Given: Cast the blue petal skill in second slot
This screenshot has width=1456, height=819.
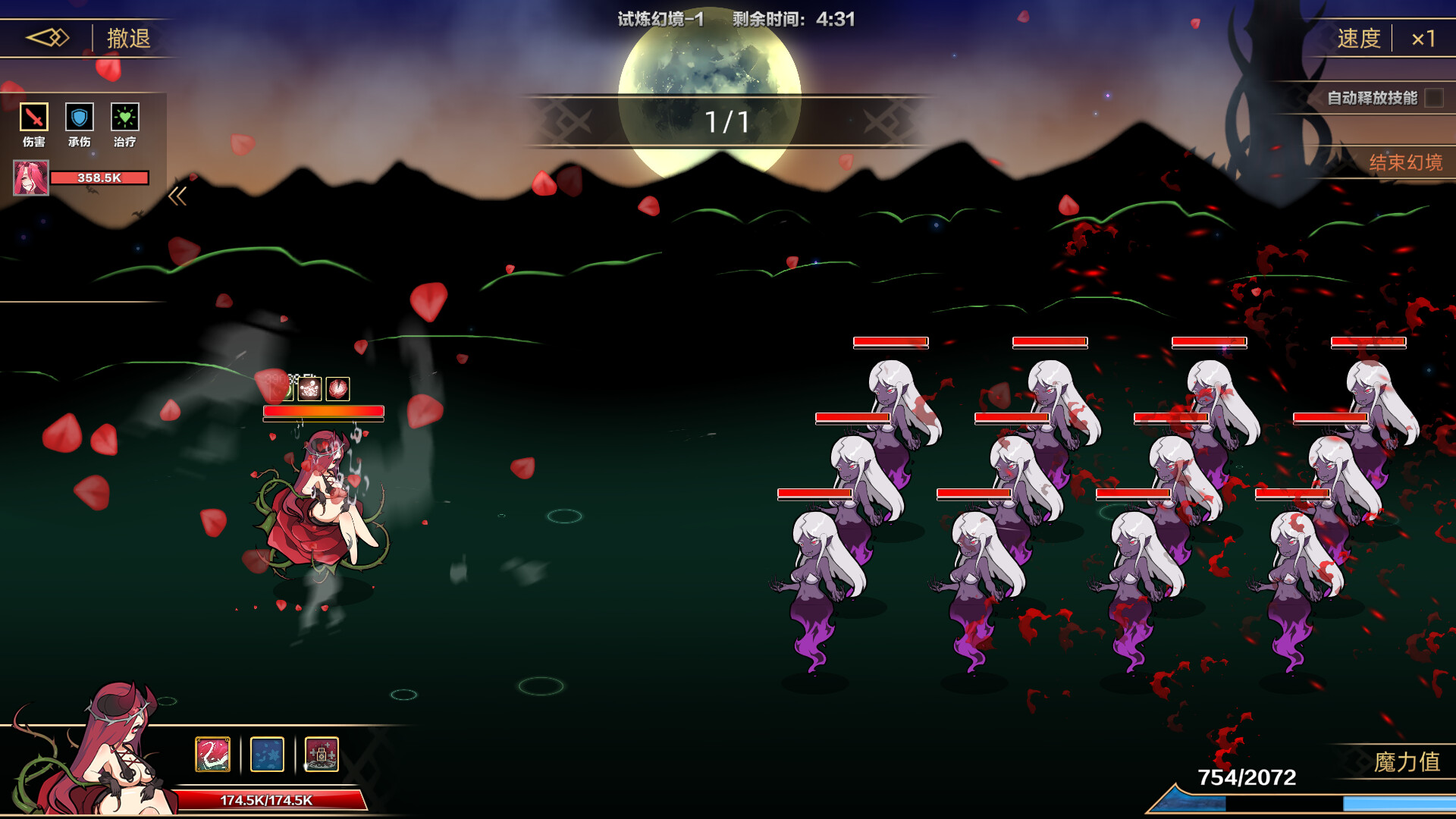Looking at the screenshot, I should pos(267,754).
